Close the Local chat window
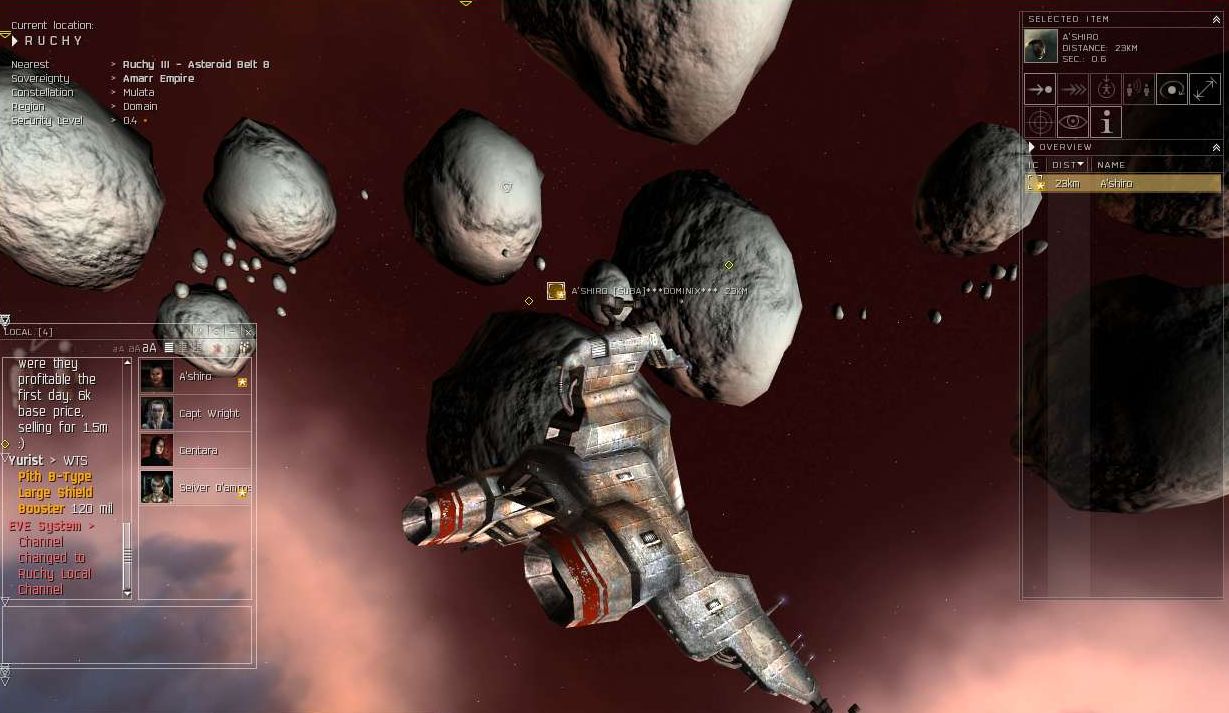Screen dimensions: 1229x713 (x=248, y=332)
